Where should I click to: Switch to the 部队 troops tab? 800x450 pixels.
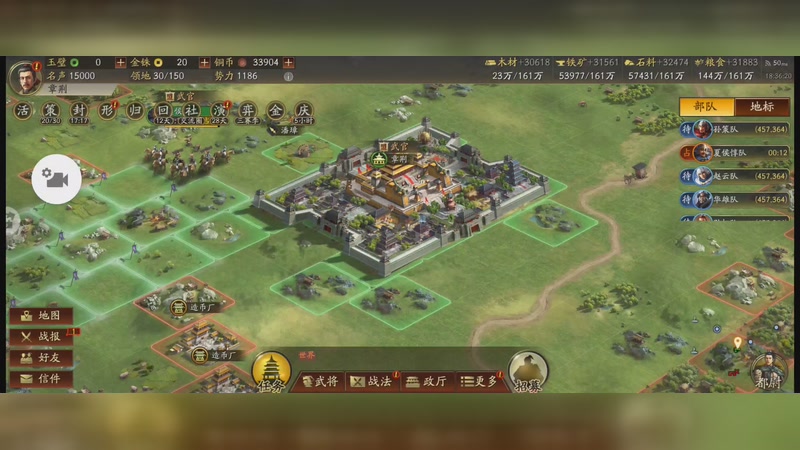click(x=706, y=107)
